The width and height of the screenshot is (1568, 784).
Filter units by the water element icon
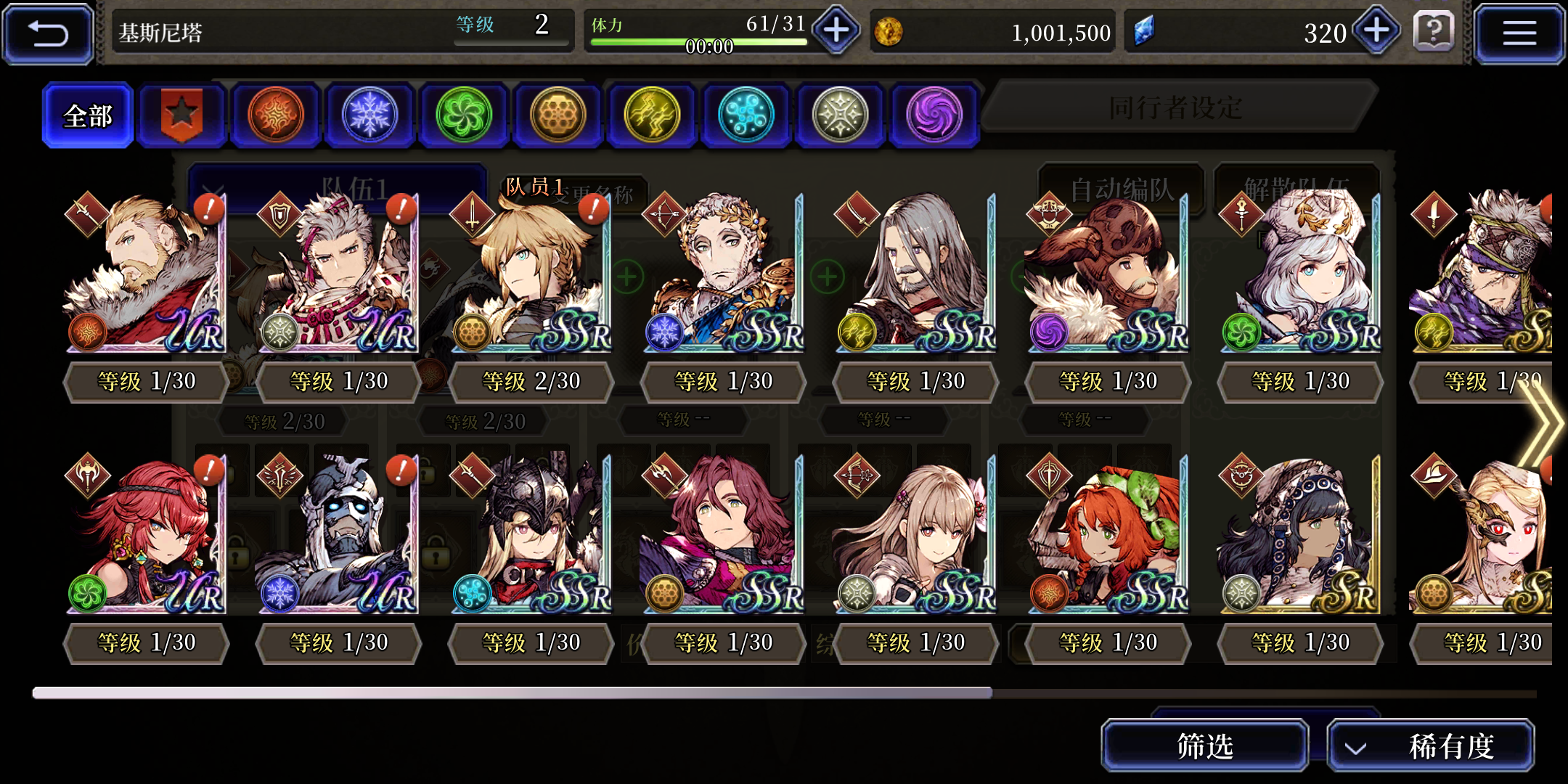pyautogui.click(x=746, y=115)
